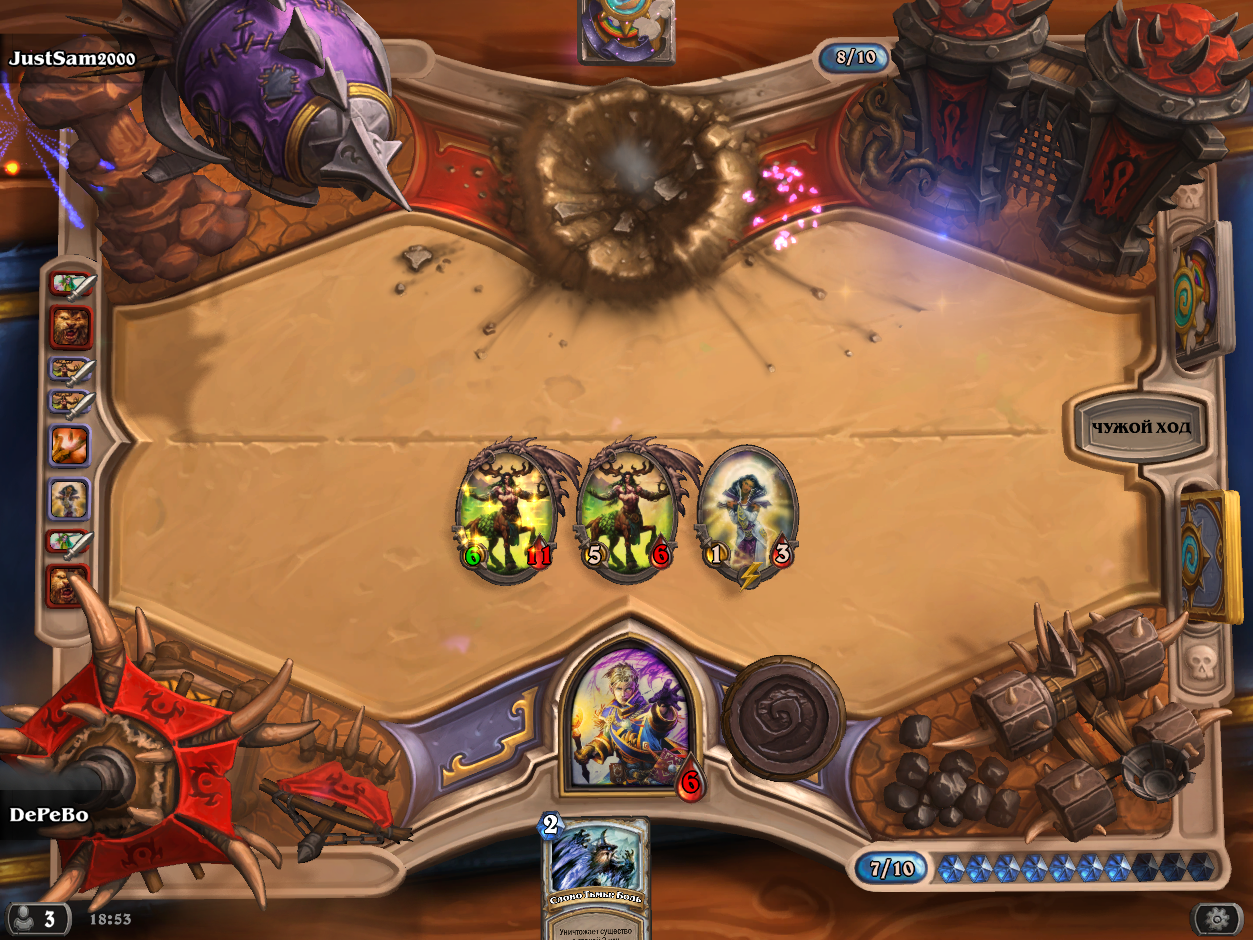Click the opponent's card at top
The image size is (1253, 940).
click(626, 30)
